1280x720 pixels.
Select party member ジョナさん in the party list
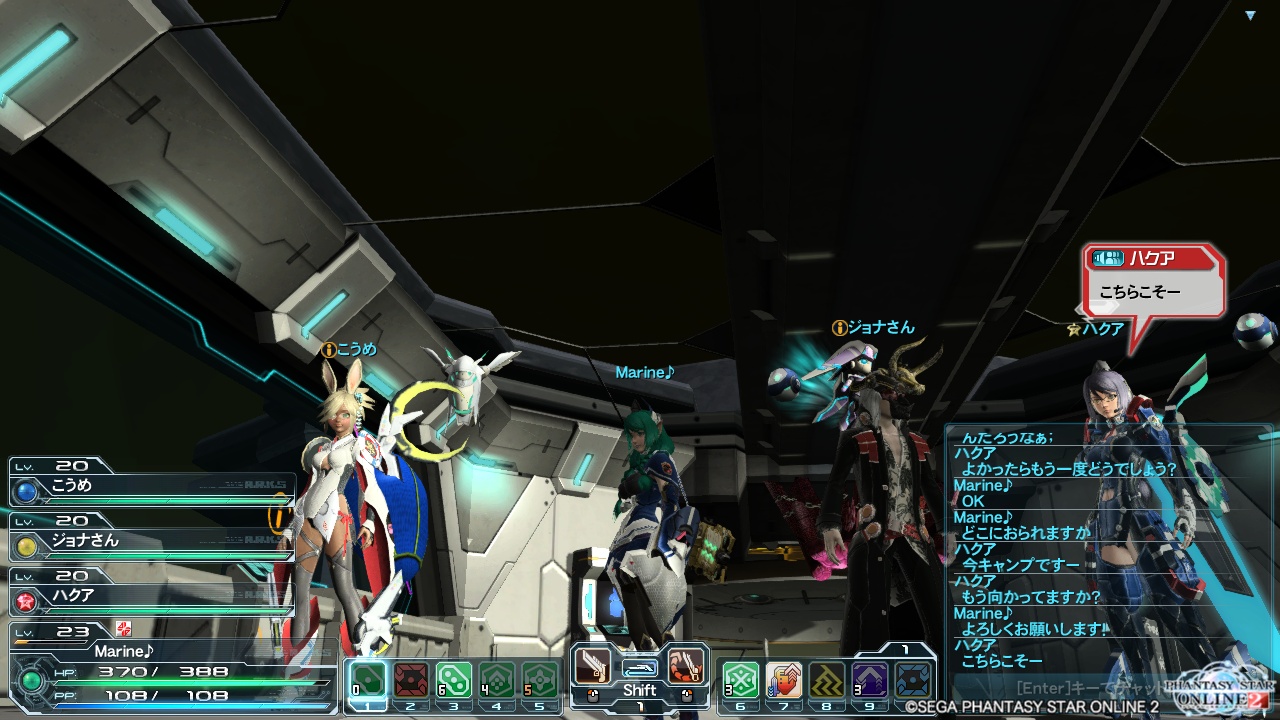coord(150,542)
